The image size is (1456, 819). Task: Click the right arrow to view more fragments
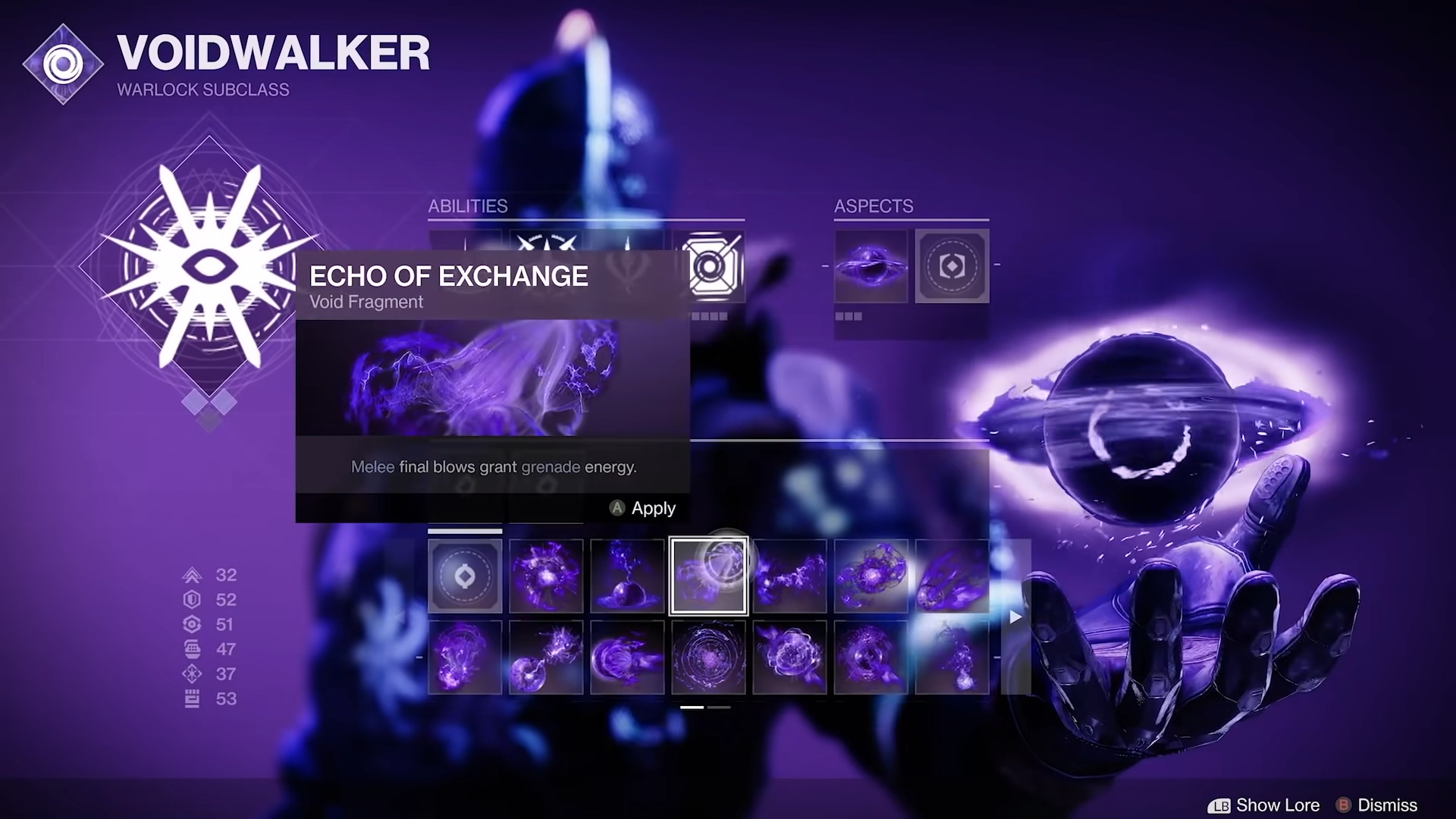tap(1015, 617)
